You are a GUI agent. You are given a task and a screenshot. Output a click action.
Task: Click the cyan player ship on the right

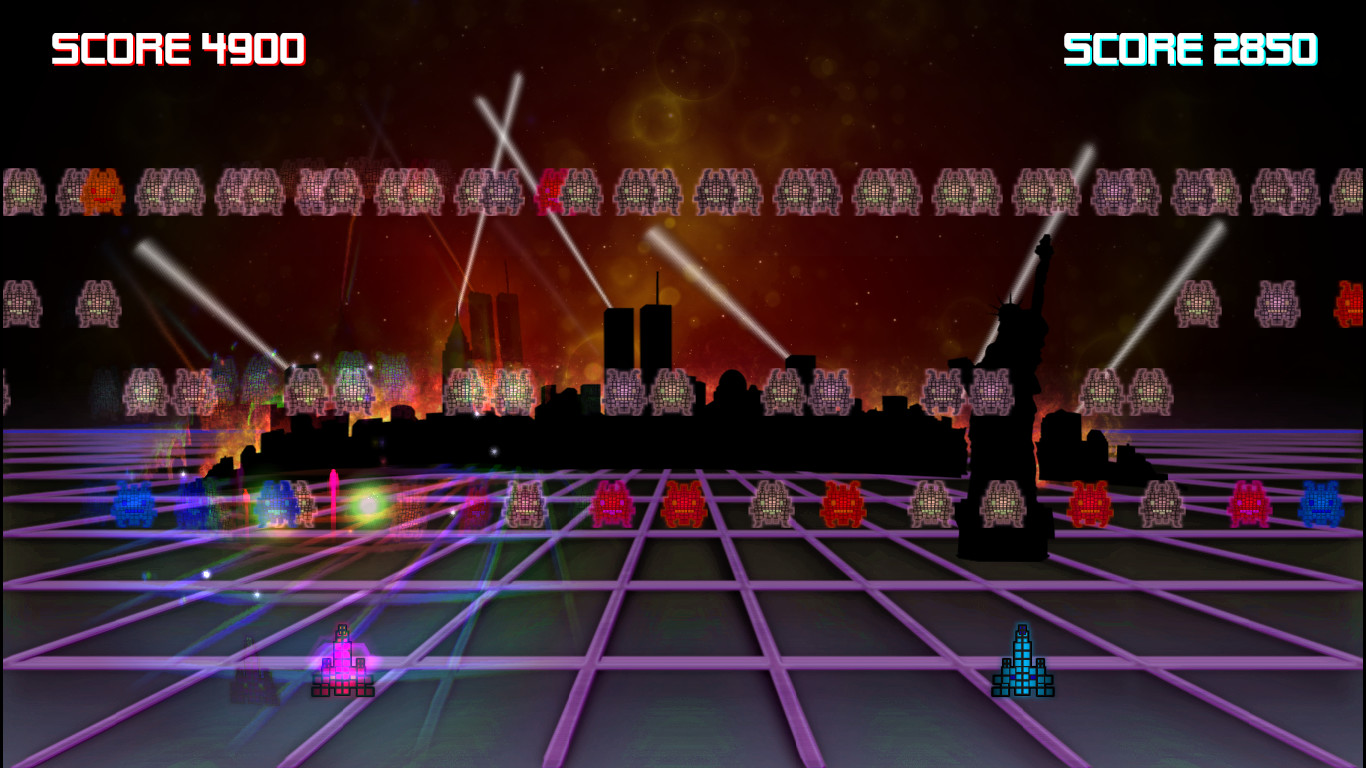click(x=1022, y=660)
